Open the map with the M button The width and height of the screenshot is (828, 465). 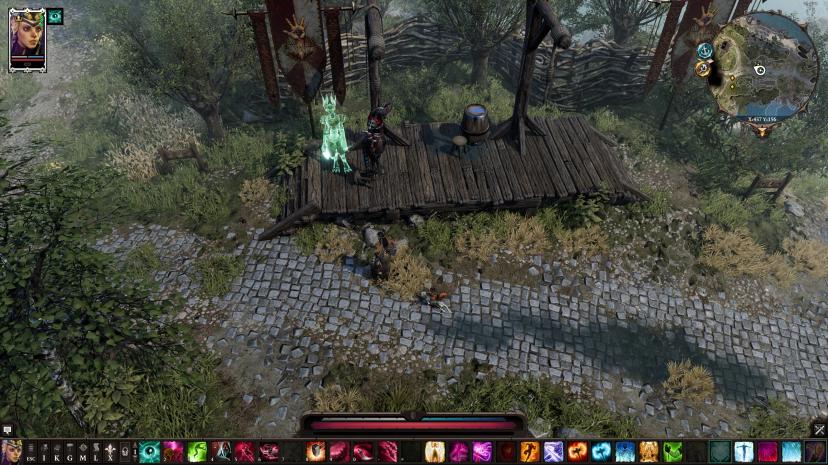point(83,452)
